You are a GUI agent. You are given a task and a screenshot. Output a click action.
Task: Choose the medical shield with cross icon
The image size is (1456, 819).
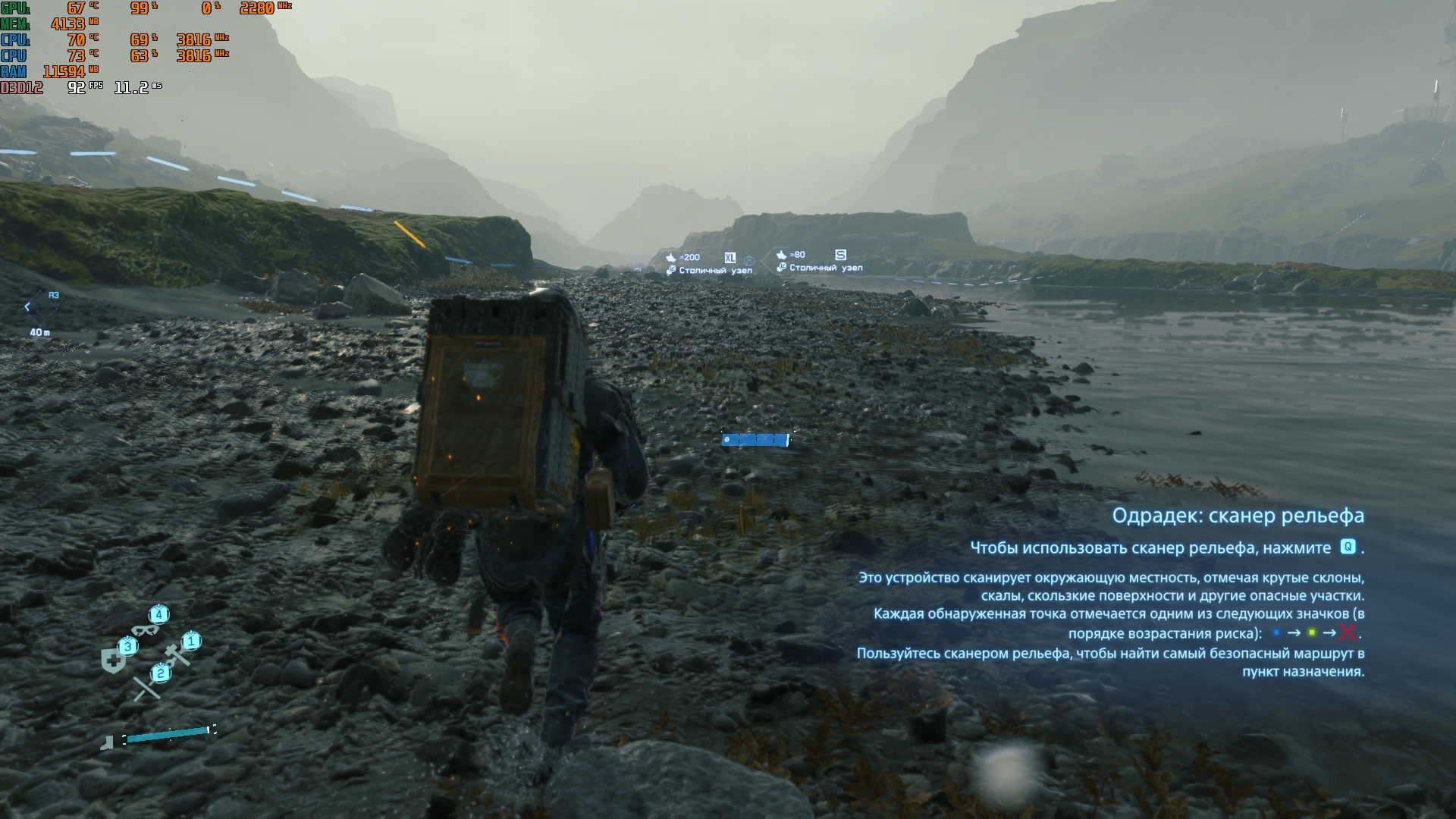[x=115, y=660]
